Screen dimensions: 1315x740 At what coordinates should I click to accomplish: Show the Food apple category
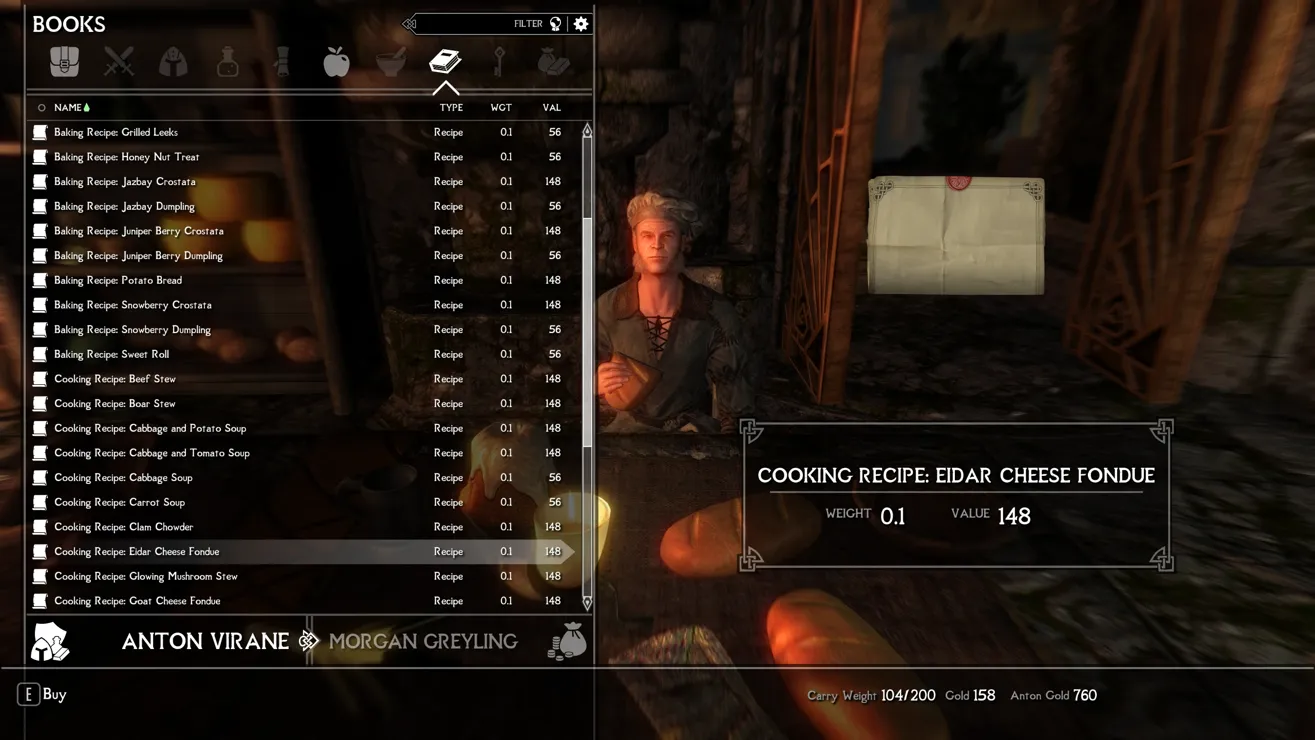pyautogui.click(x=336, y=62)
